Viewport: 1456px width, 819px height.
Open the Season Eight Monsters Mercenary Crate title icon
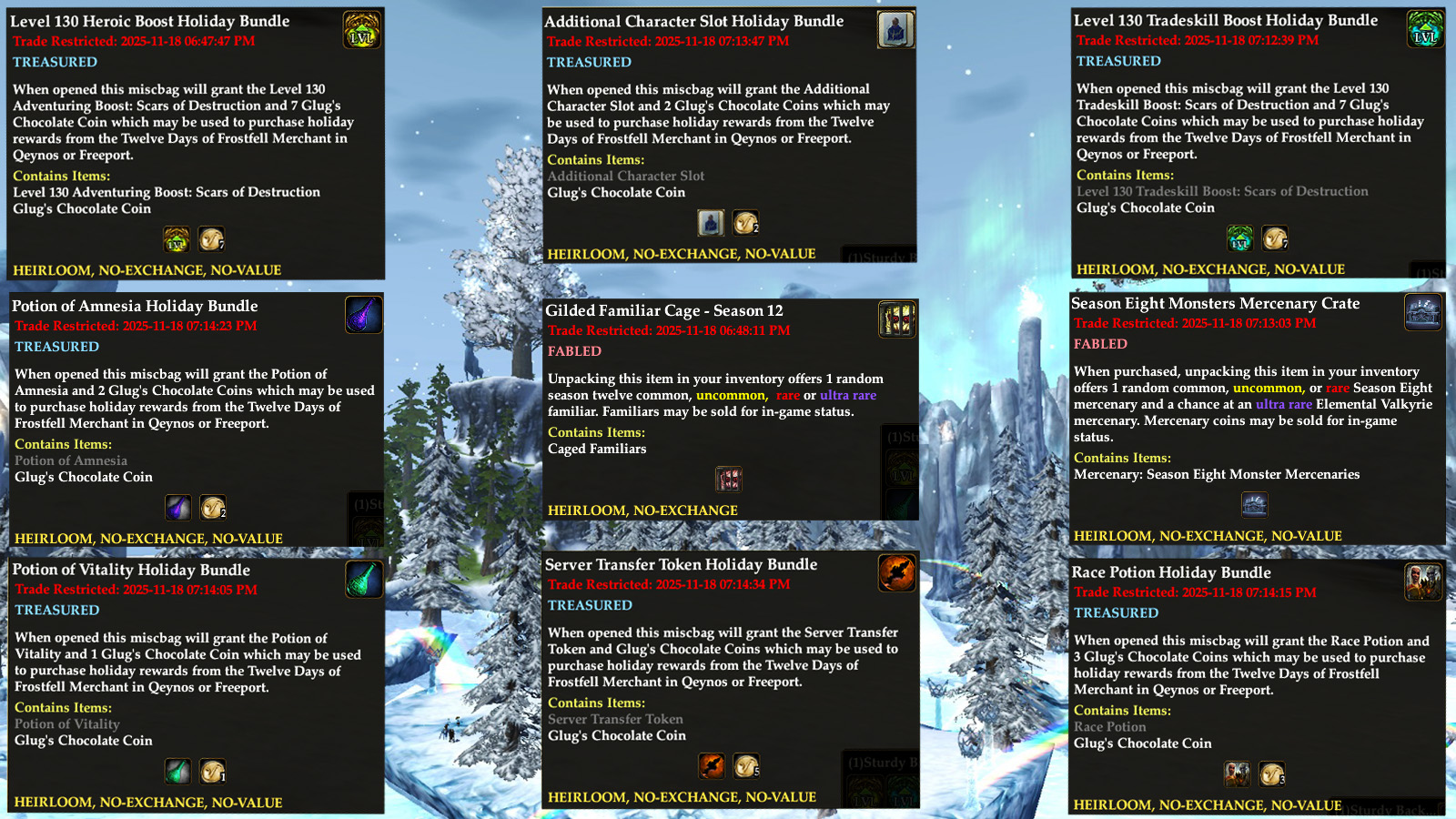[1423, 312]
